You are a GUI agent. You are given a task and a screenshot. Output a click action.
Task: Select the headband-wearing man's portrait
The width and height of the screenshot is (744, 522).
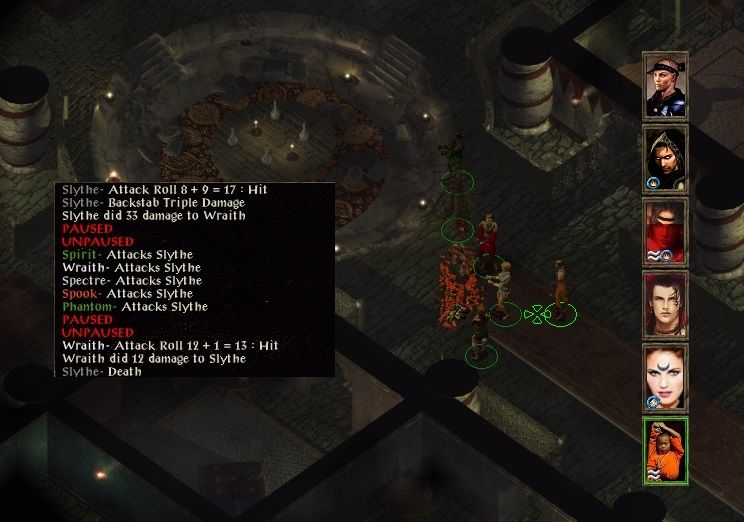click(665, 85)
